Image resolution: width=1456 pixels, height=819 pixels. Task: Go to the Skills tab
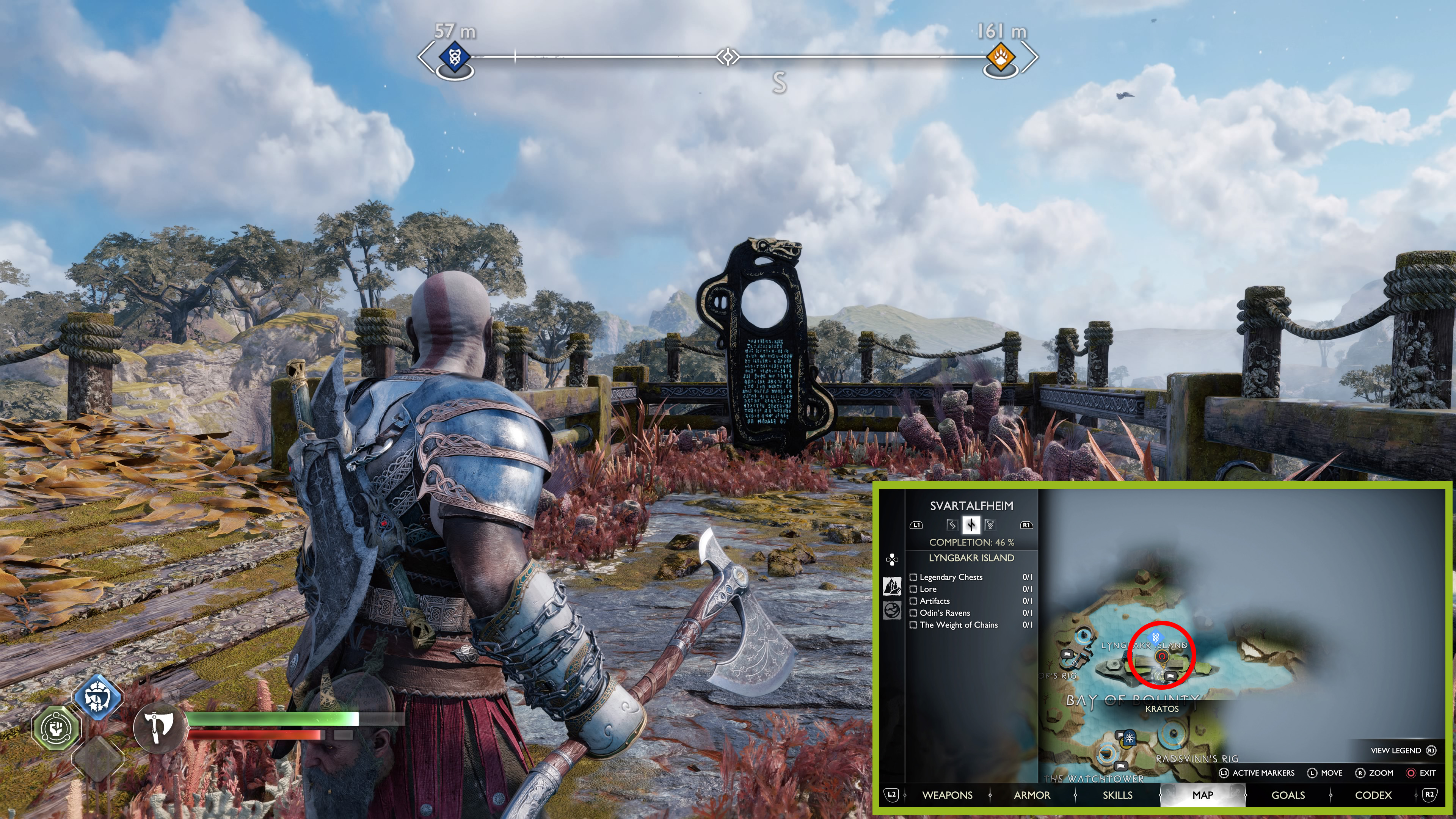click(x=1117, y=795)
